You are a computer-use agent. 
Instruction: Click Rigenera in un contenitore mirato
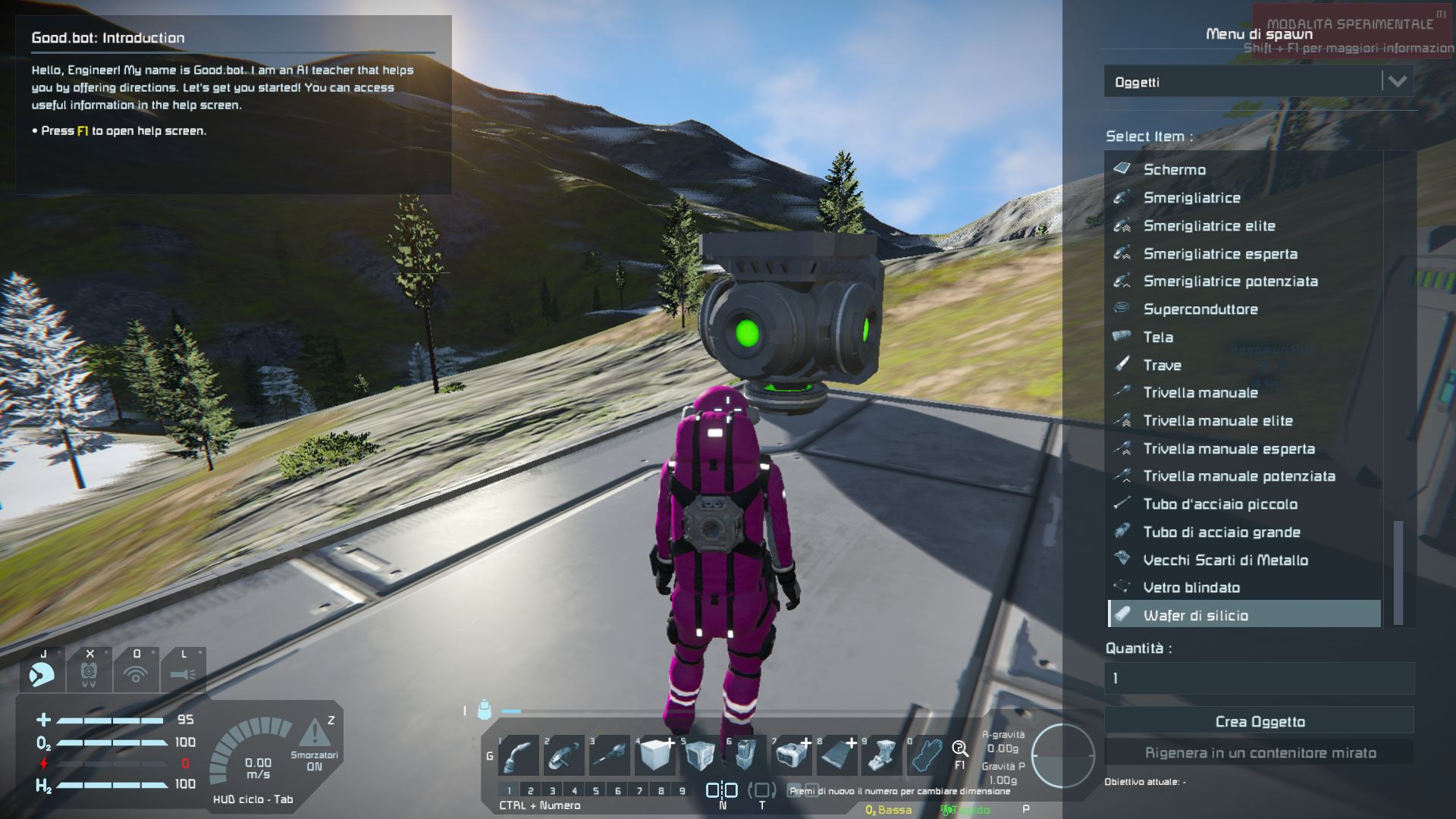pyautogui.click(x=1259, y=753)
